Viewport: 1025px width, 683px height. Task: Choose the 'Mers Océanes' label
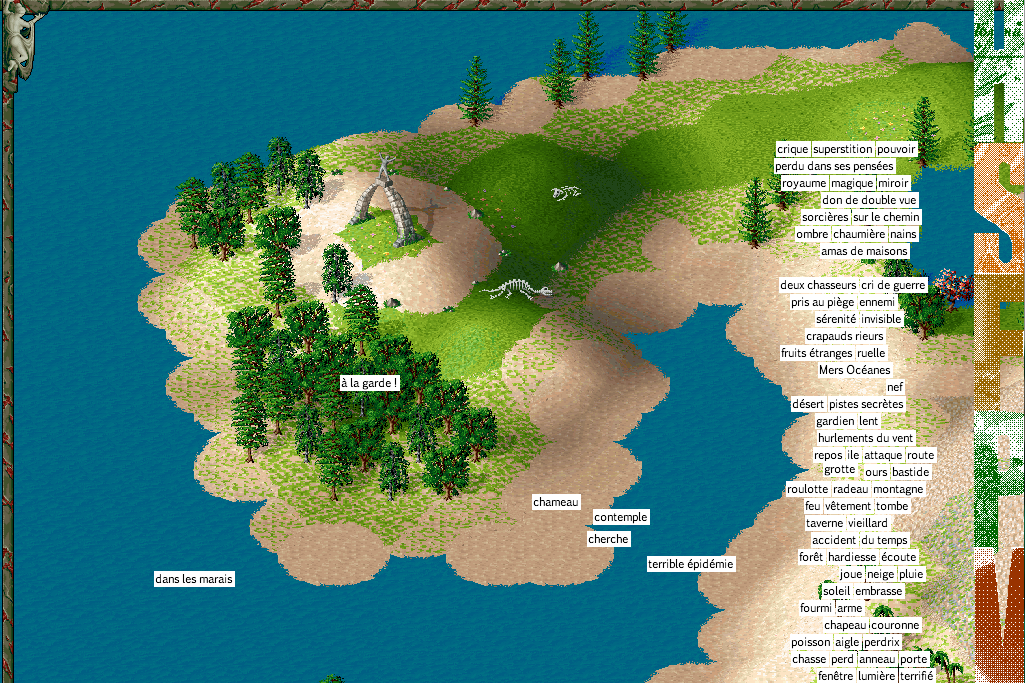coord(854,370)
